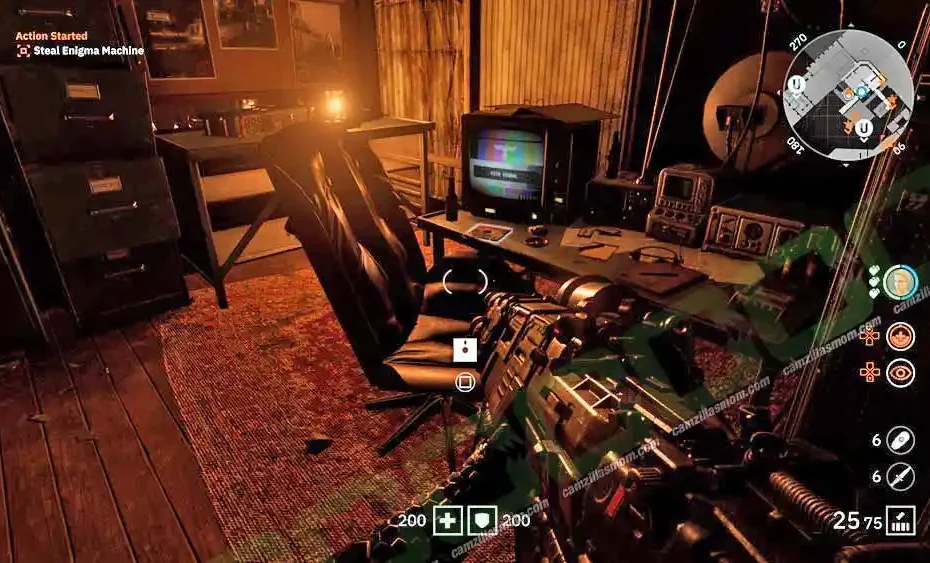Select the grenade icon
Image resolution: width=930 pixels, height=563 pixels.
pos(900,440)
